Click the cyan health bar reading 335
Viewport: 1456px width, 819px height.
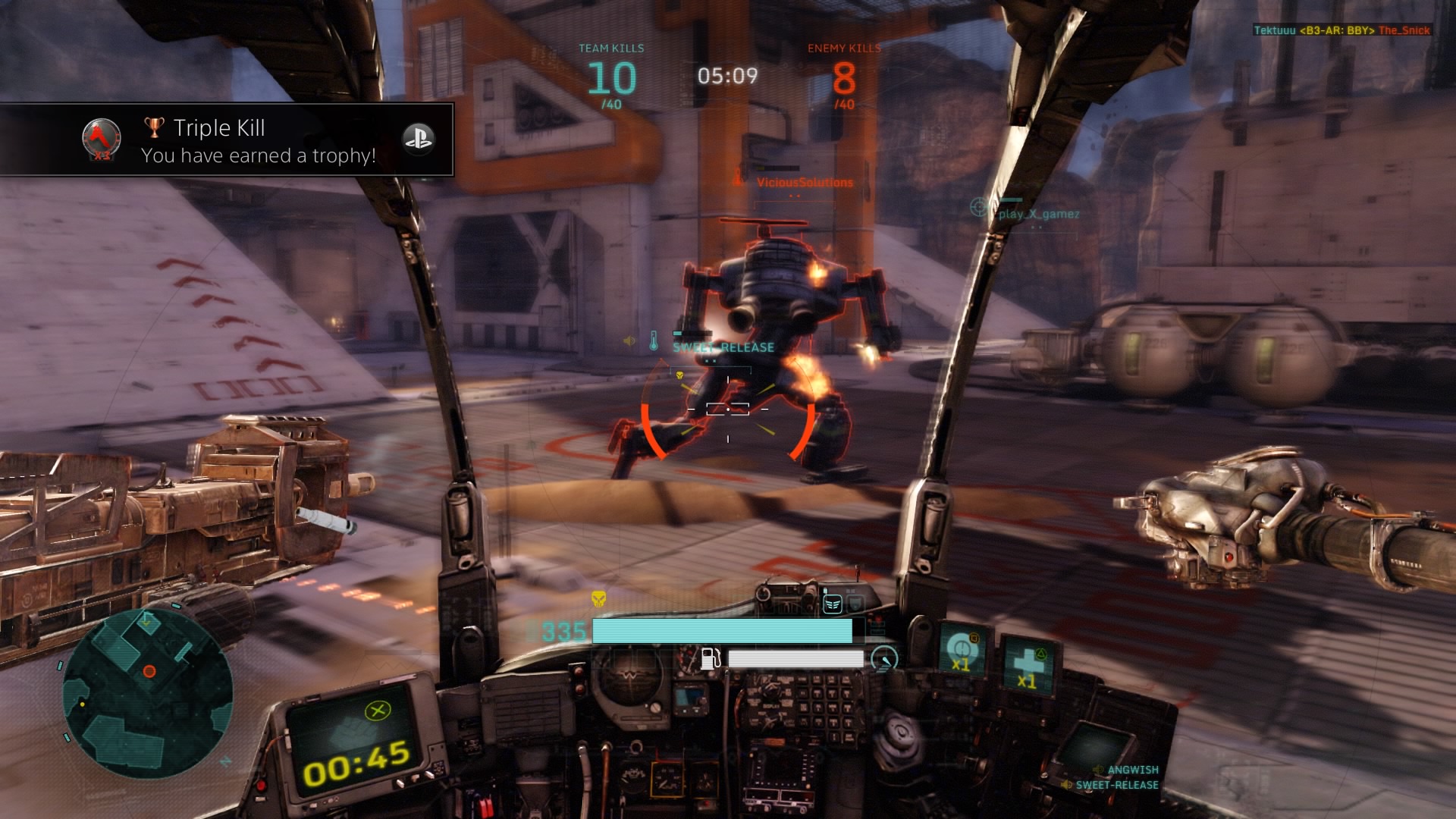(720, 631)
